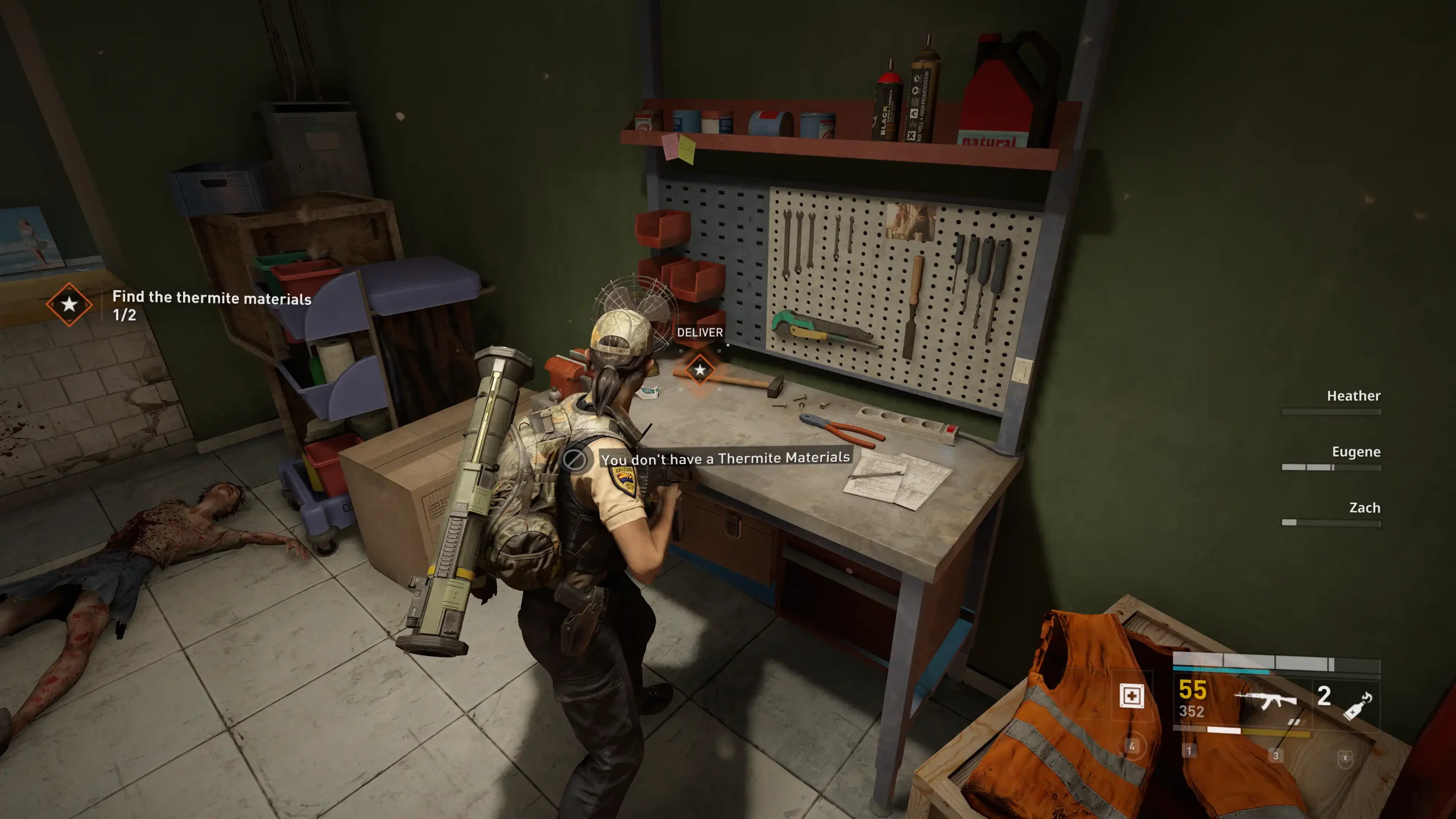The height and width of the screenshot is (819, 1456).
Task: Select teammate Eugene in the squad list
Action: click(1355, 452)
